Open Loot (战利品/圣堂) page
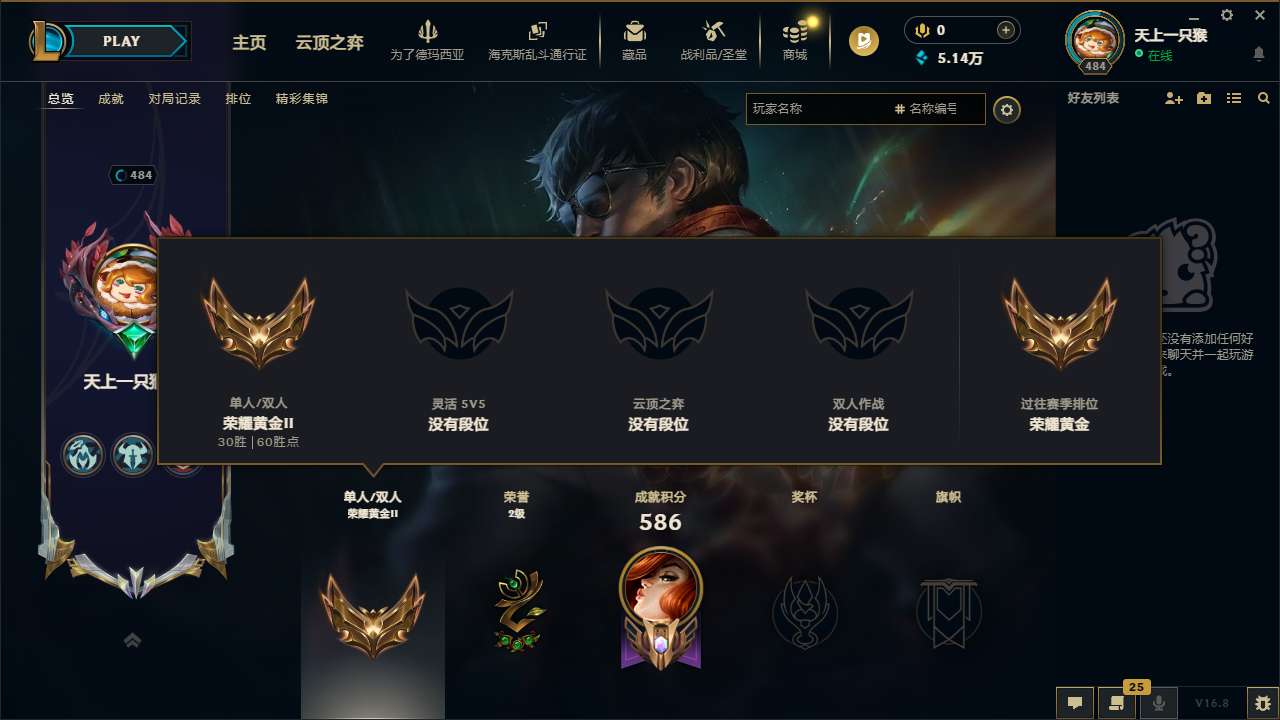 714,40
